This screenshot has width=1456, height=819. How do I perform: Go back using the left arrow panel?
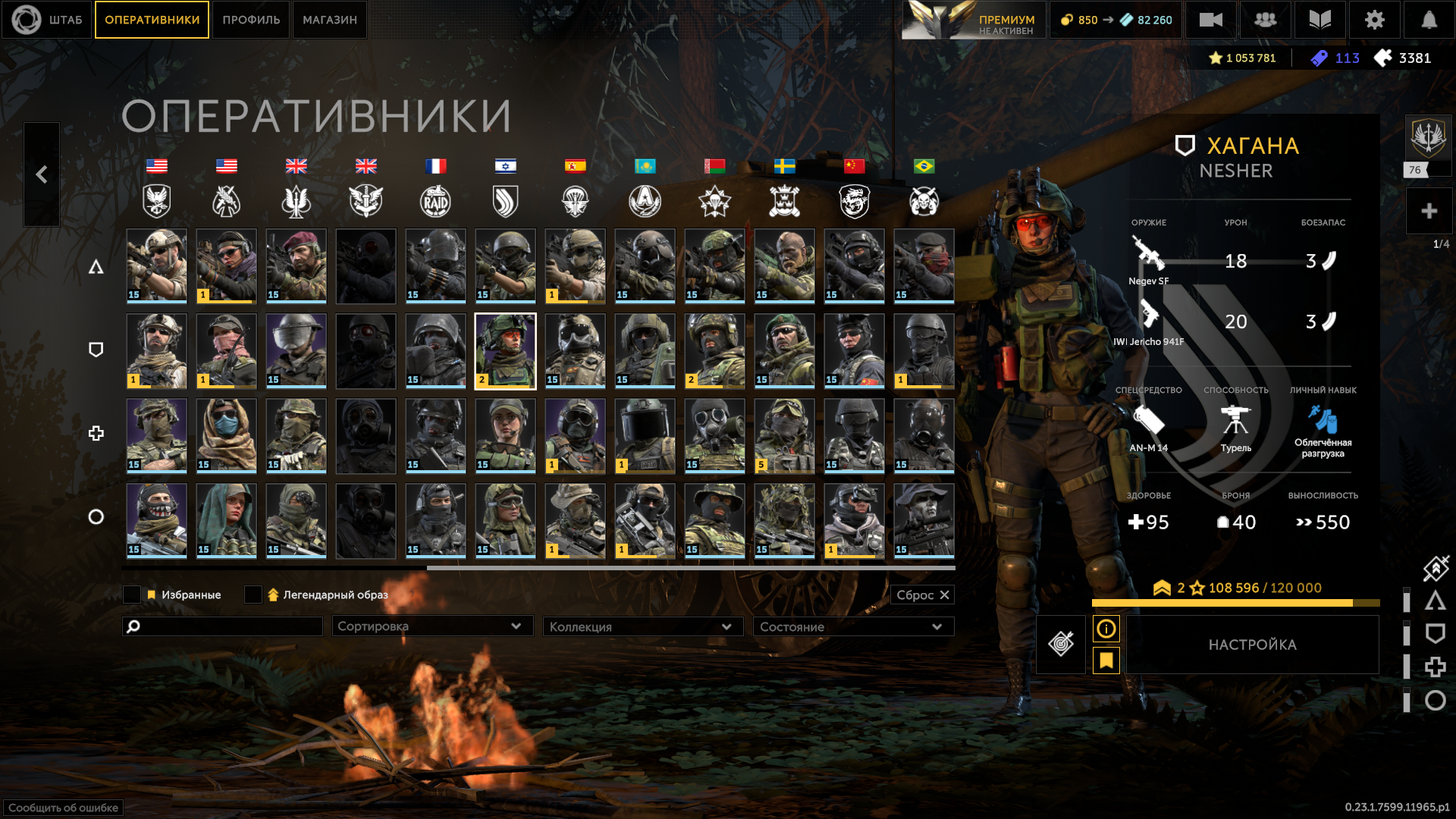pos(42,174)
